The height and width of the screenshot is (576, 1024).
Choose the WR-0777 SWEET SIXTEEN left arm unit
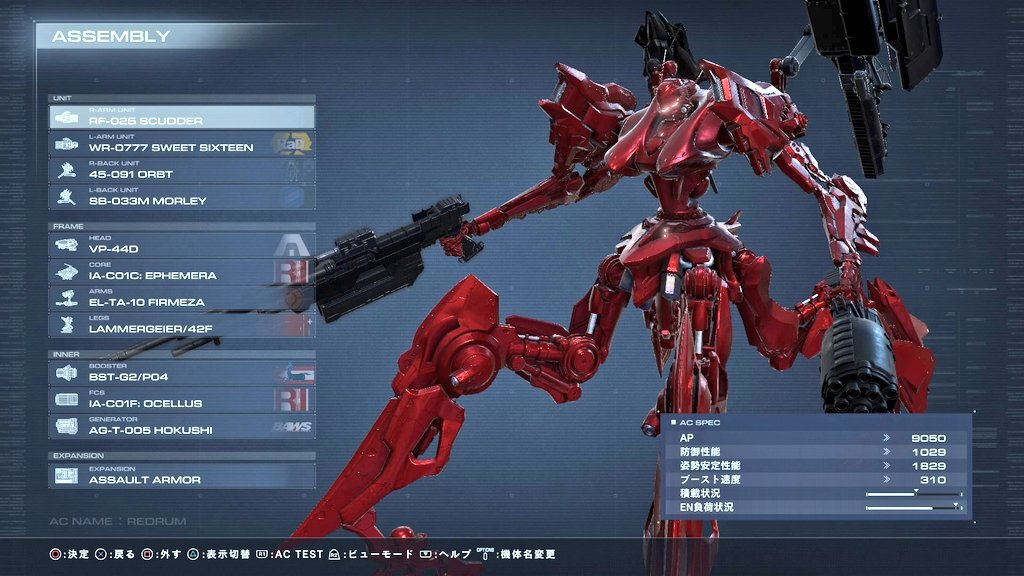coord(181,144)
